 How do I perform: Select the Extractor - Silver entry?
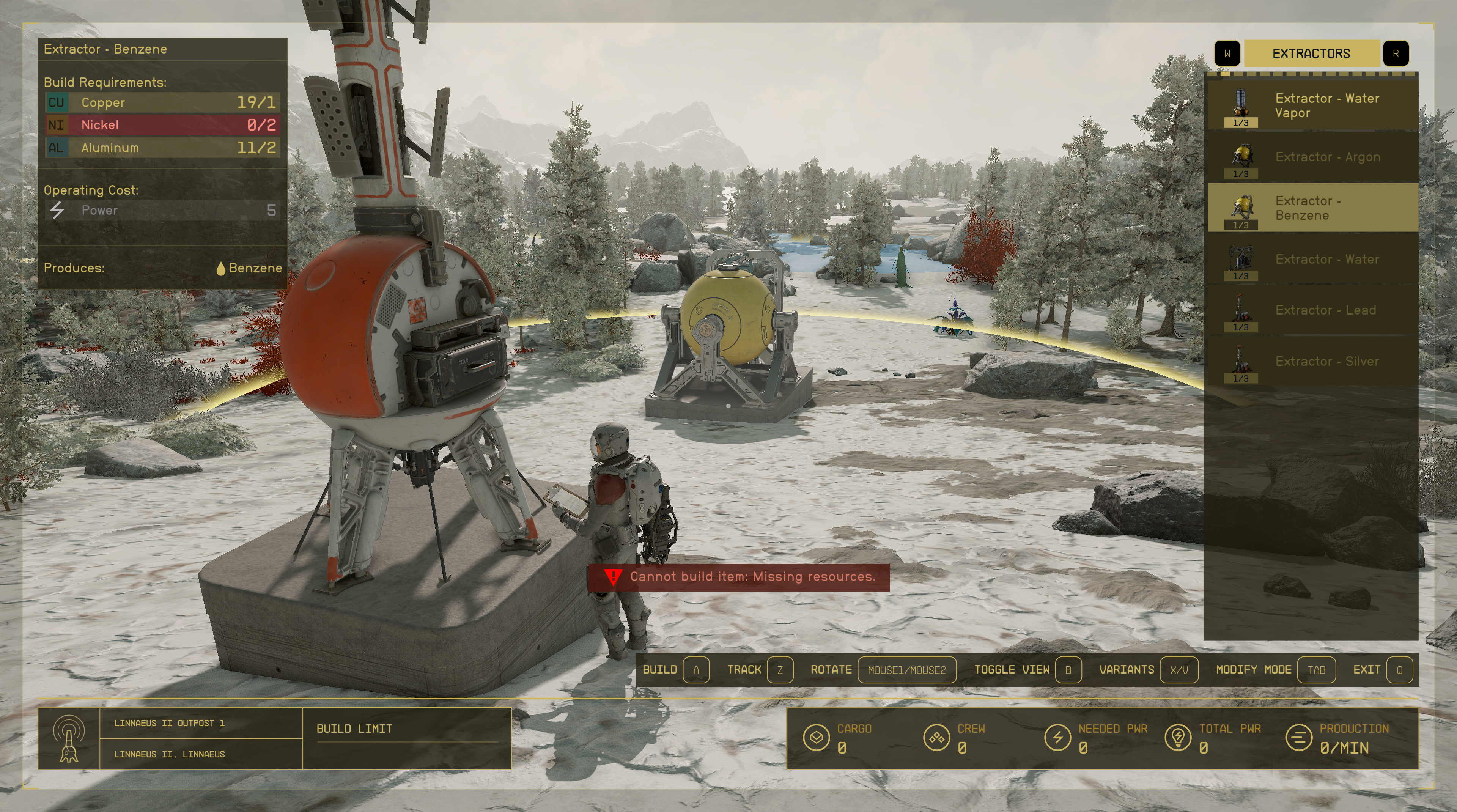pos(1312,361)
